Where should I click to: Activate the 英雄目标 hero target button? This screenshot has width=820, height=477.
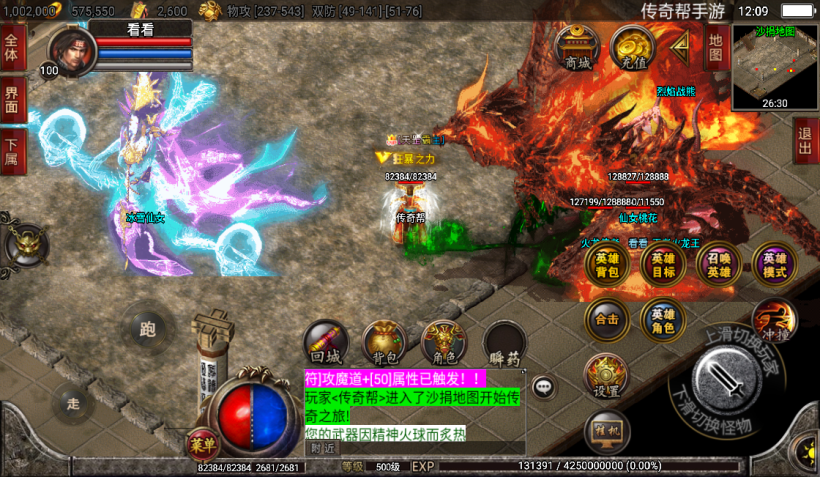pyautogui.click(x=663, y=264)
